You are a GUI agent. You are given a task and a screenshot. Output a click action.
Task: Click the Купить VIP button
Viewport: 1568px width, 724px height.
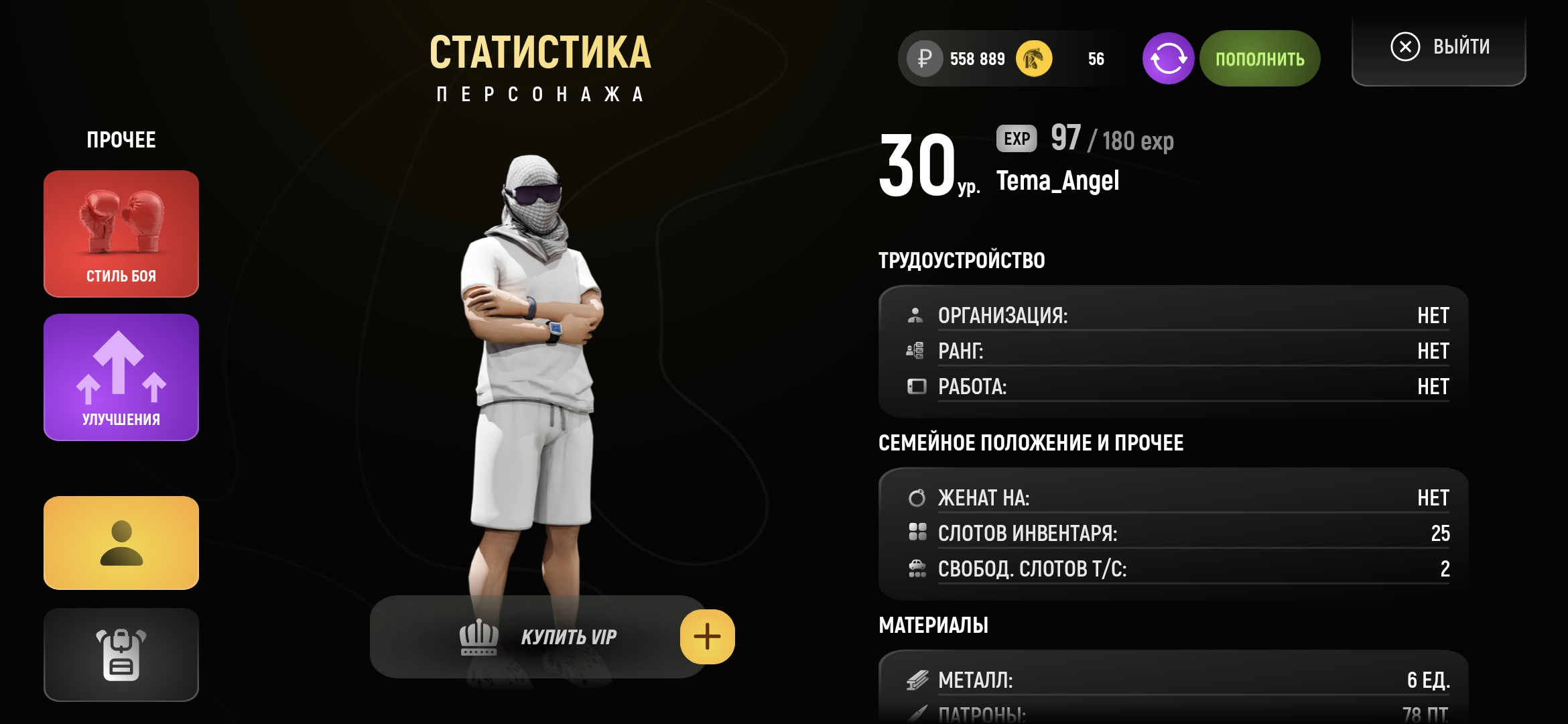[x=536, y=637]
